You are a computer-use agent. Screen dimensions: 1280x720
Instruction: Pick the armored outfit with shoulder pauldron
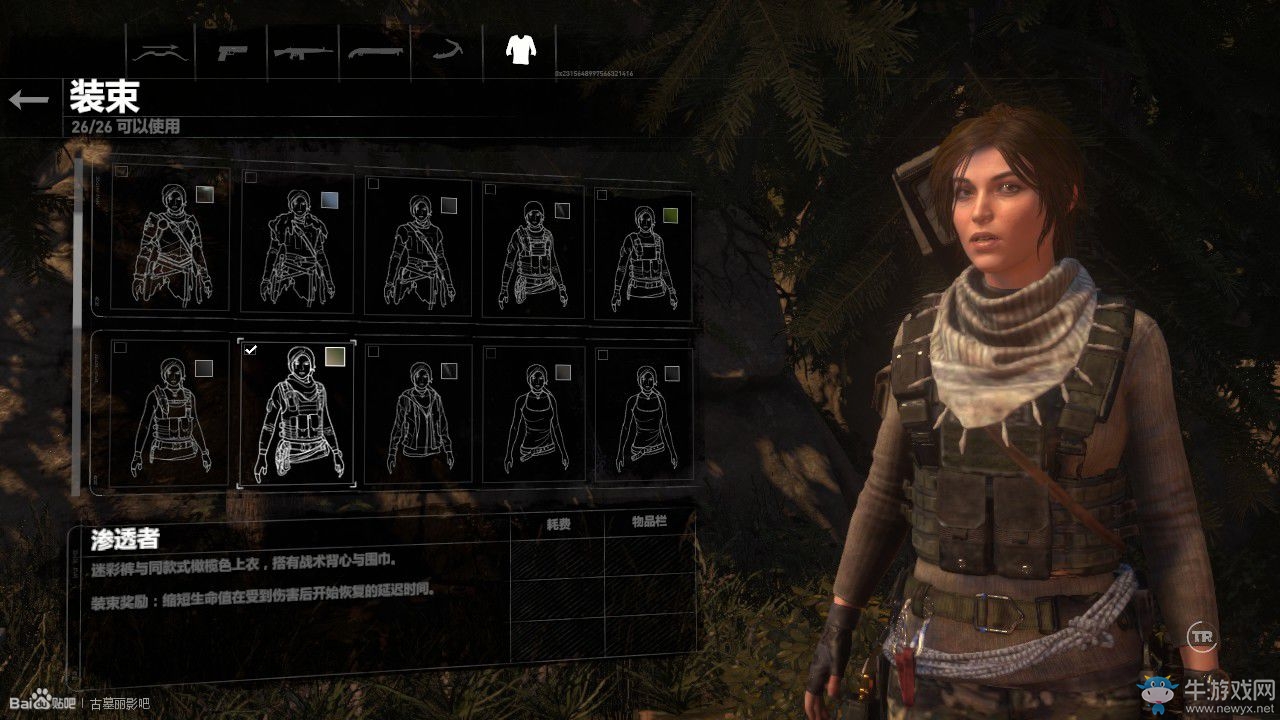(x=170, y=241)
